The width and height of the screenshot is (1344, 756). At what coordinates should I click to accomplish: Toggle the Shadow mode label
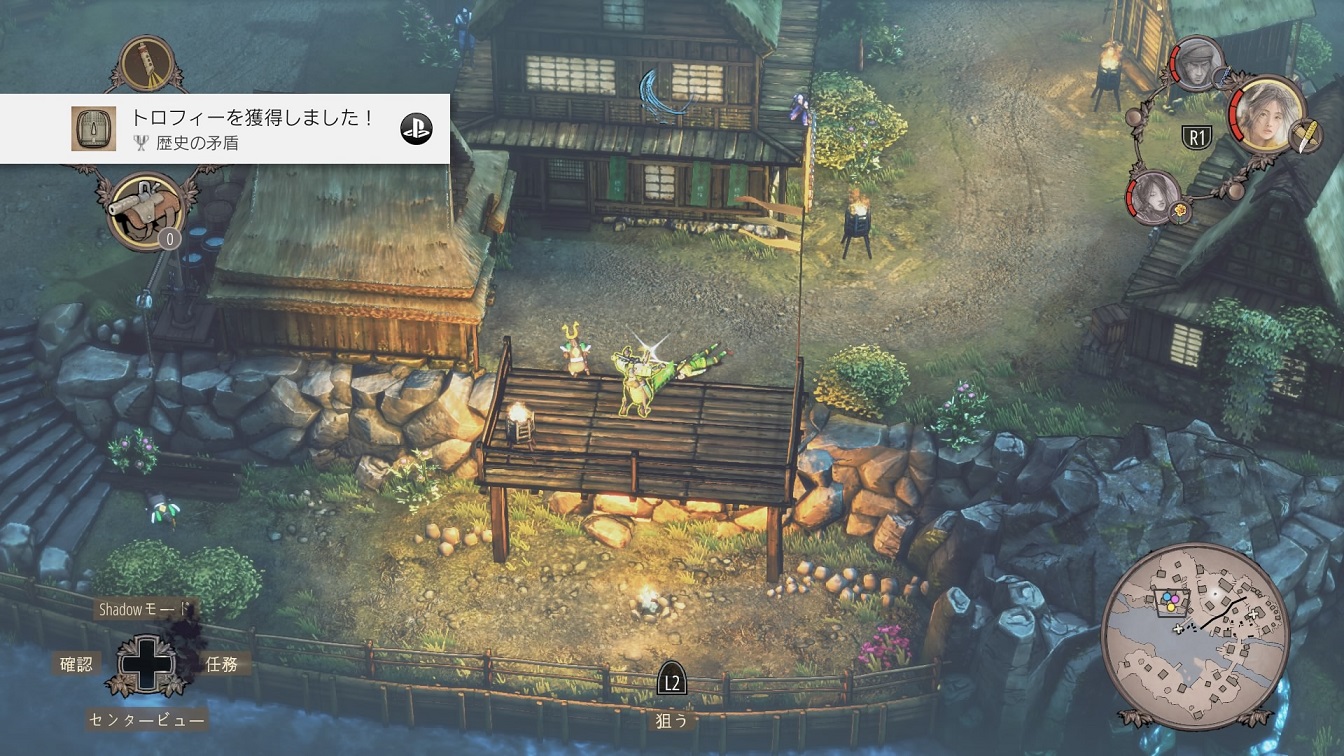143,608
